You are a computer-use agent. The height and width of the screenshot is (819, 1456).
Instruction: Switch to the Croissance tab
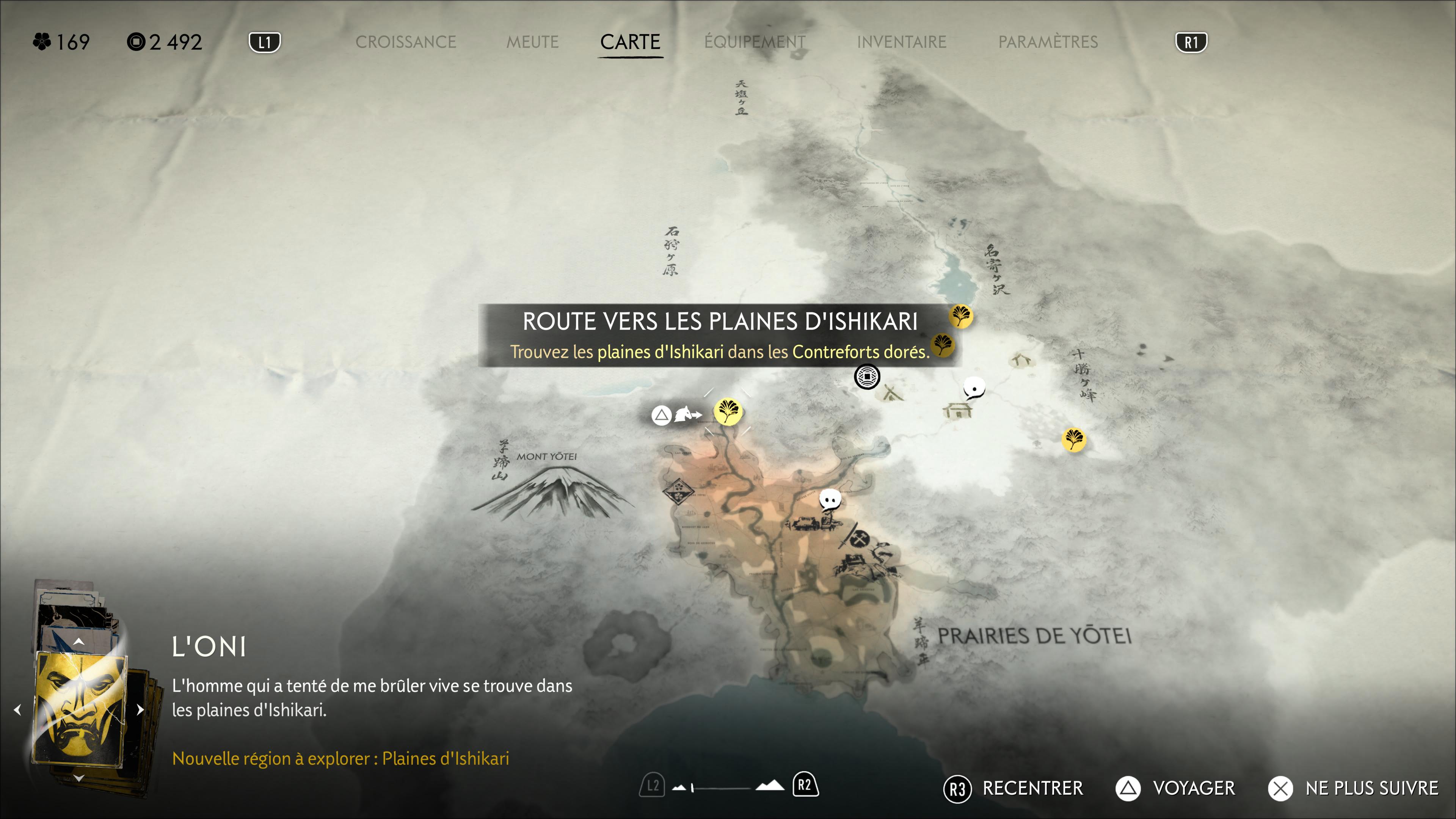[405, 42]
